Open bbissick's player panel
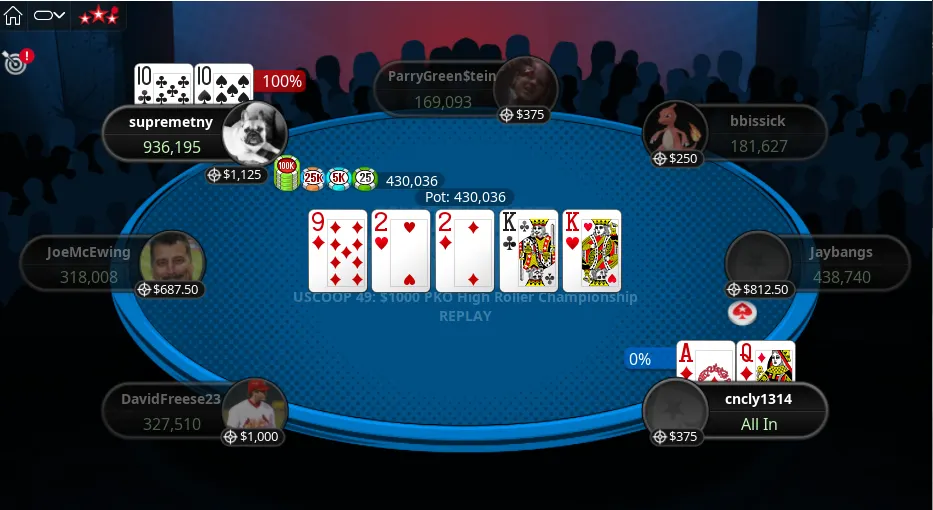The image size is (933, 510). pos(756,133)
